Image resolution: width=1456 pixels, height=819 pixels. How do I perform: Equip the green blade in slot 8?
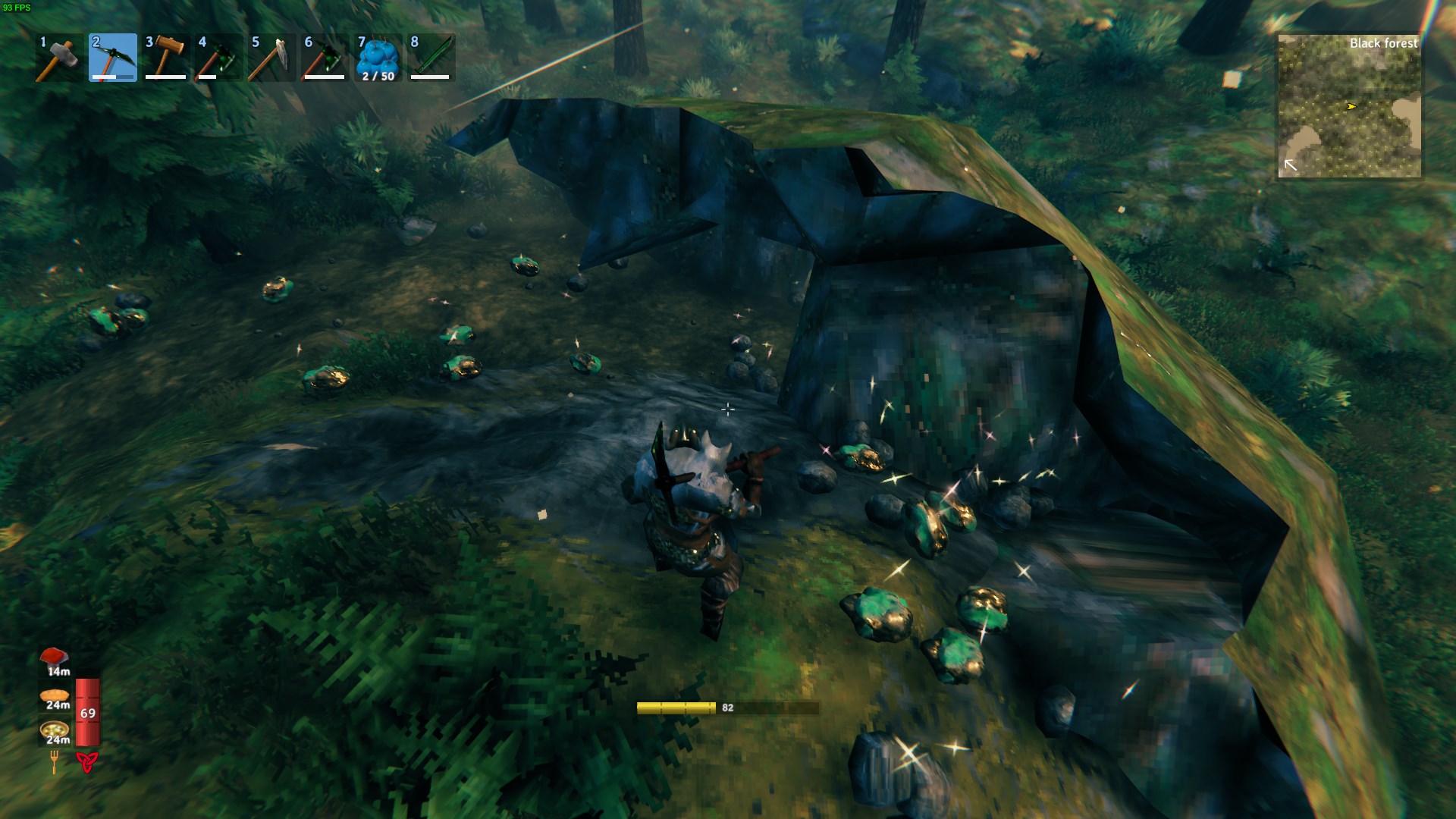coord(431,58)
